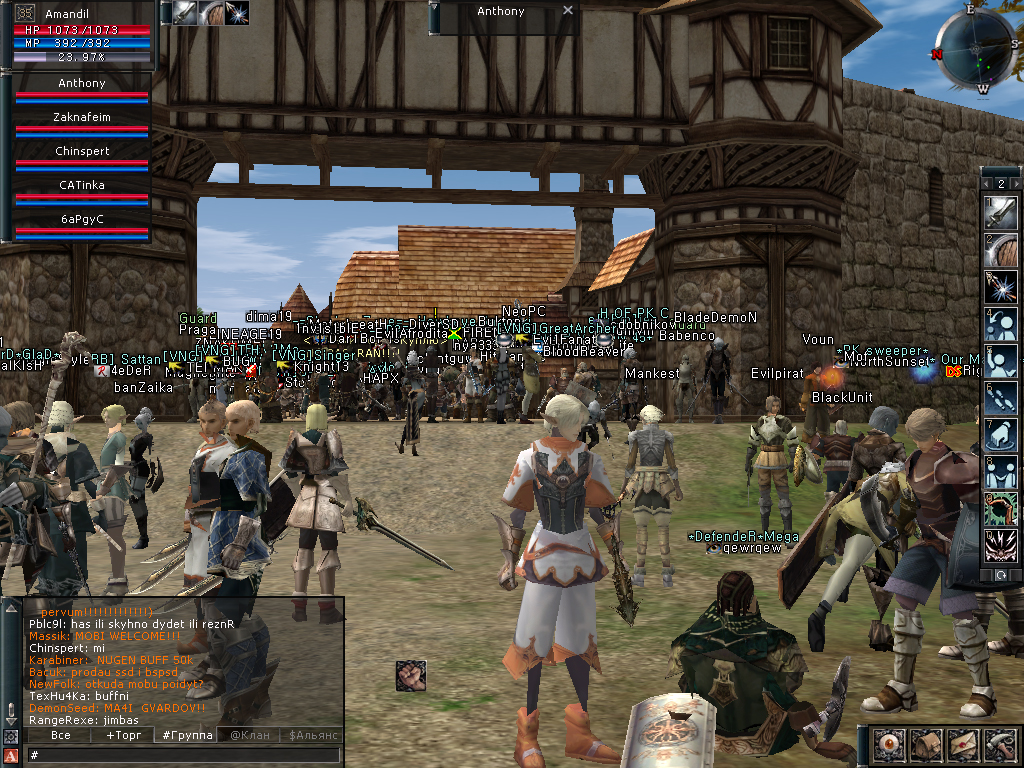The height and width of the screenshot is (768, 1024).
Task: Select party member 6aPgyC
Action: (x=82, y=220)
